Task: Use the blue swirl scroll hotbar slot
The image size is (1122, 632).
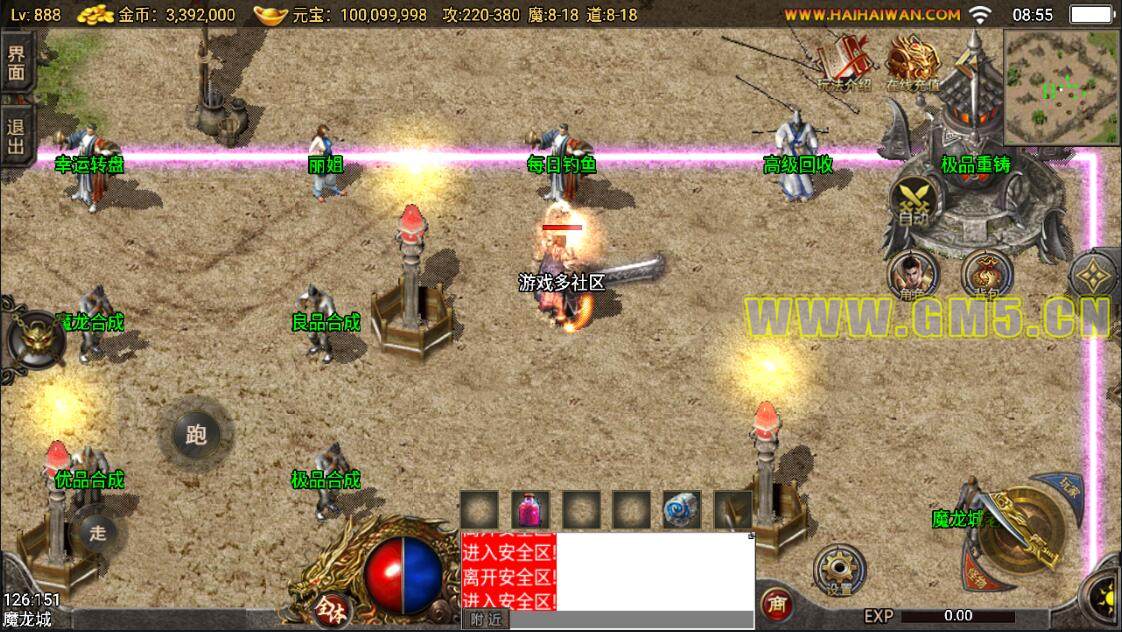Action: (682, 510)
